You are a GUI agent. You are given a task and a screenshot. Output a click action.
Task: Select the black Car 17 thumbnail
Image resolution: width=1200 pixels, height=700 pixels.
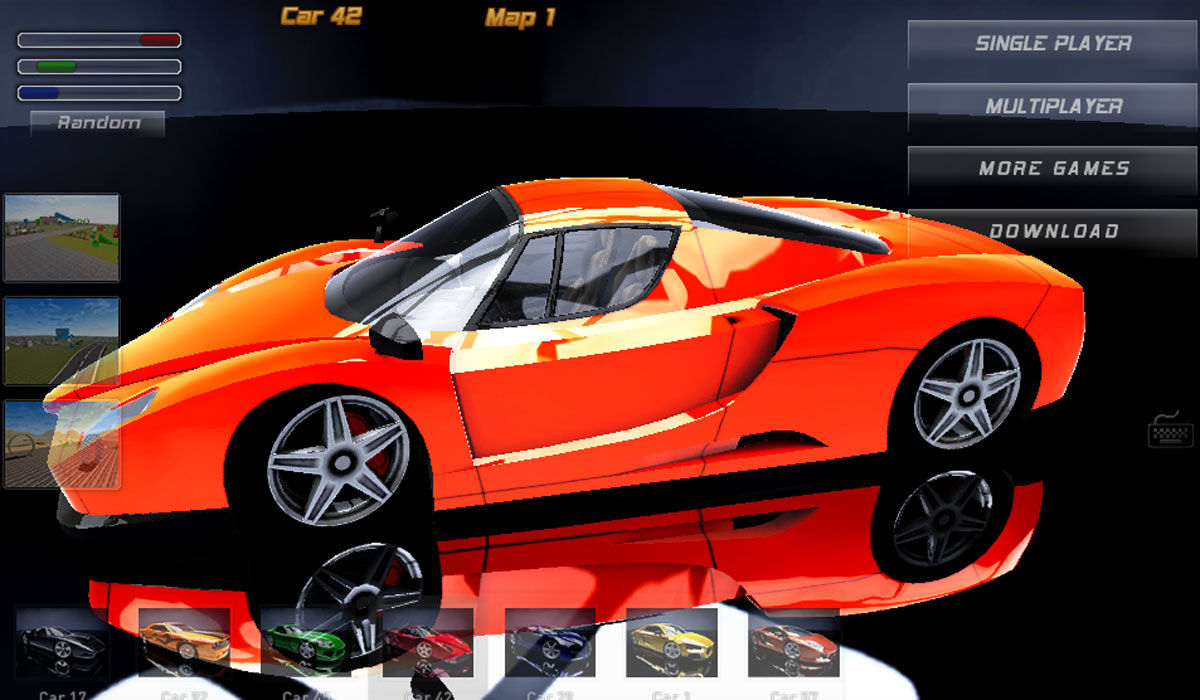tap(62, 643)
